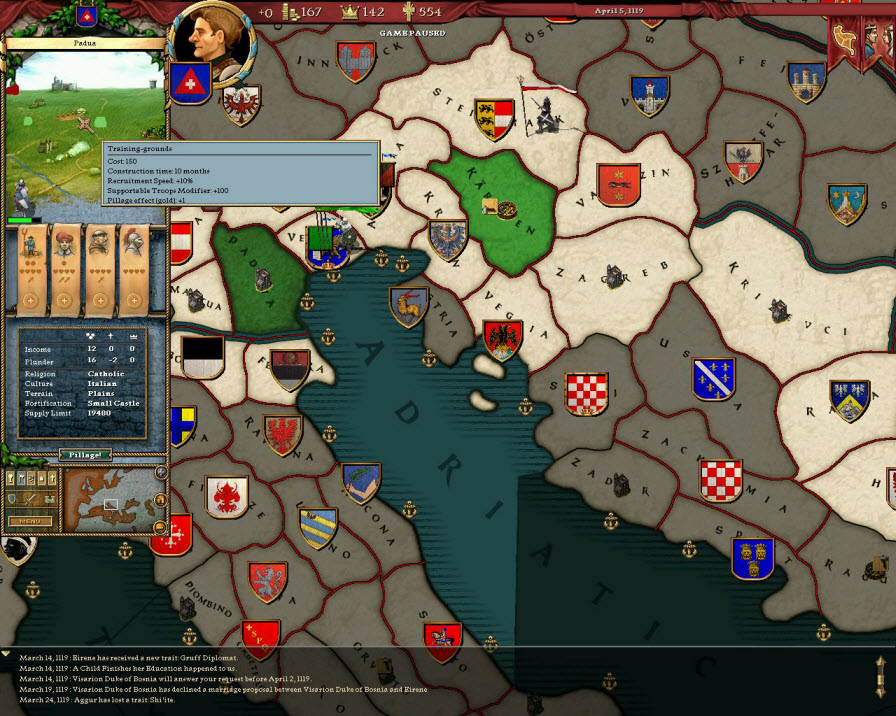Click the Pillage! button
The image size is (896, 716).
pyautogui.click(x=85, y=454)
